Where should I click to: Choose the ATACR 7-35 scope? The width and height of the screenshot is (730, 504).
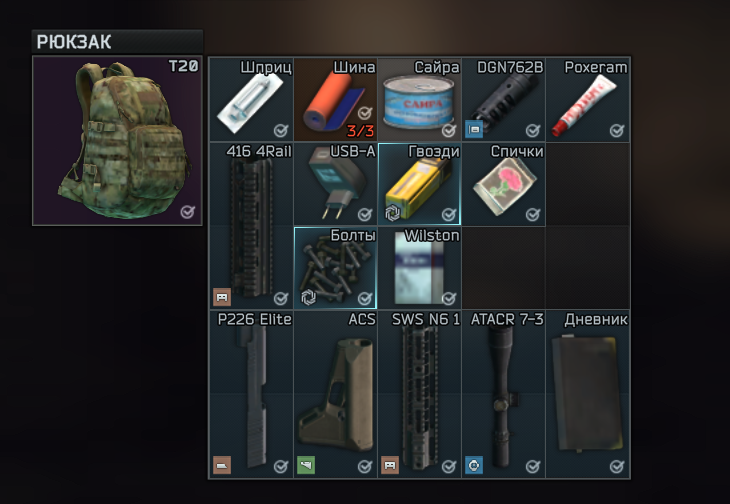tap(503, 393)
